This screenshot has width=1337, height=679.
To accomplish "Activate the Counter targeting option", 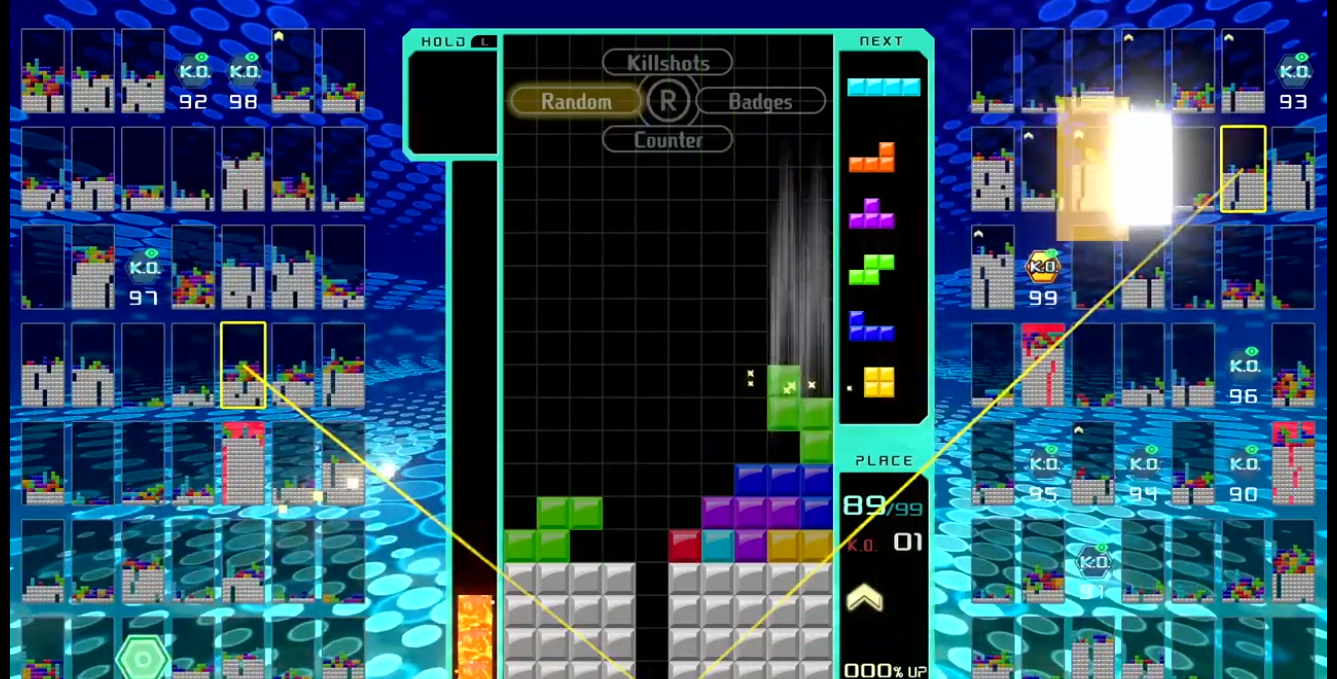I will tap(667, 140).
